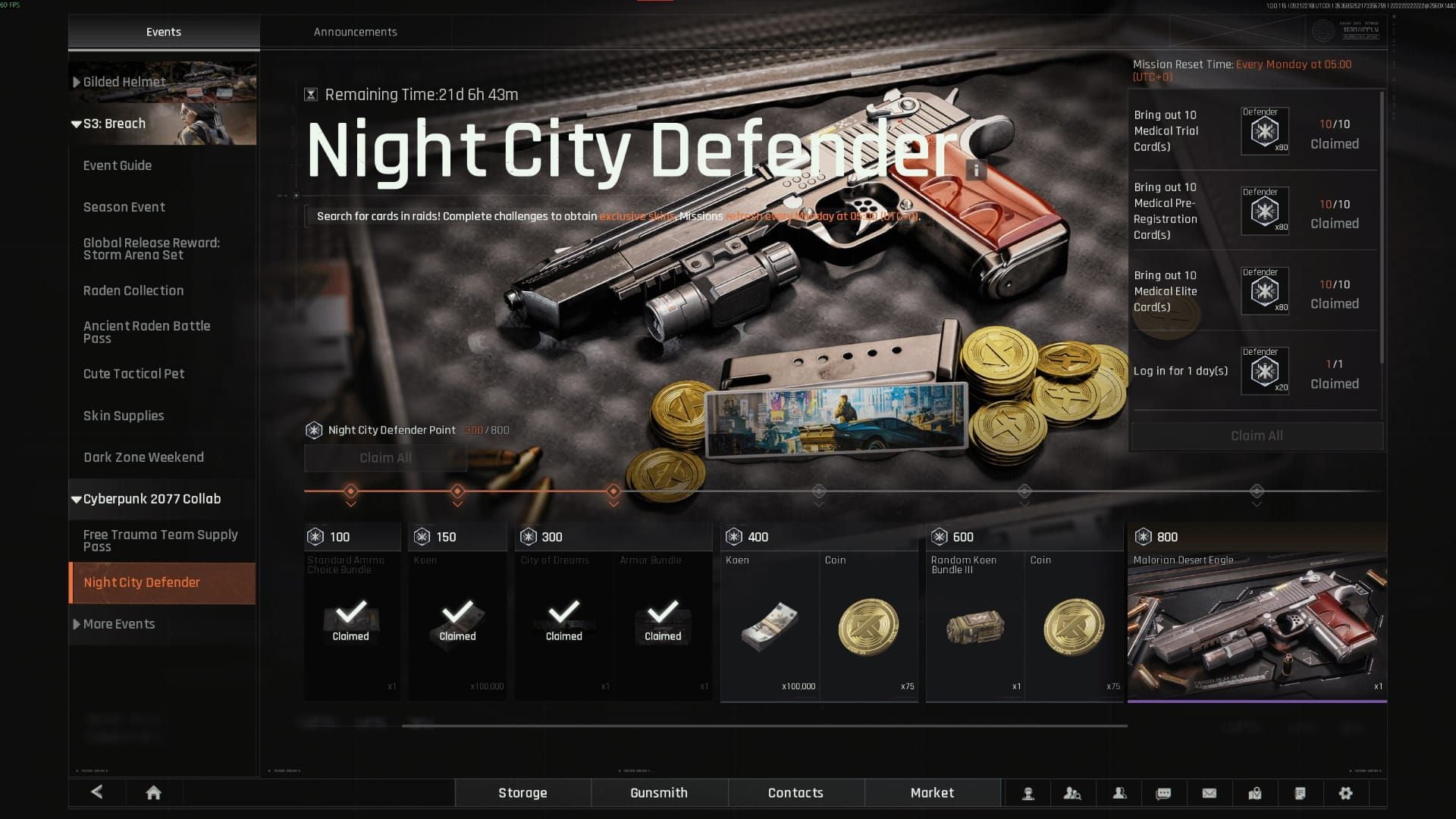Go to the Gunsmith tab

[659, 793]
